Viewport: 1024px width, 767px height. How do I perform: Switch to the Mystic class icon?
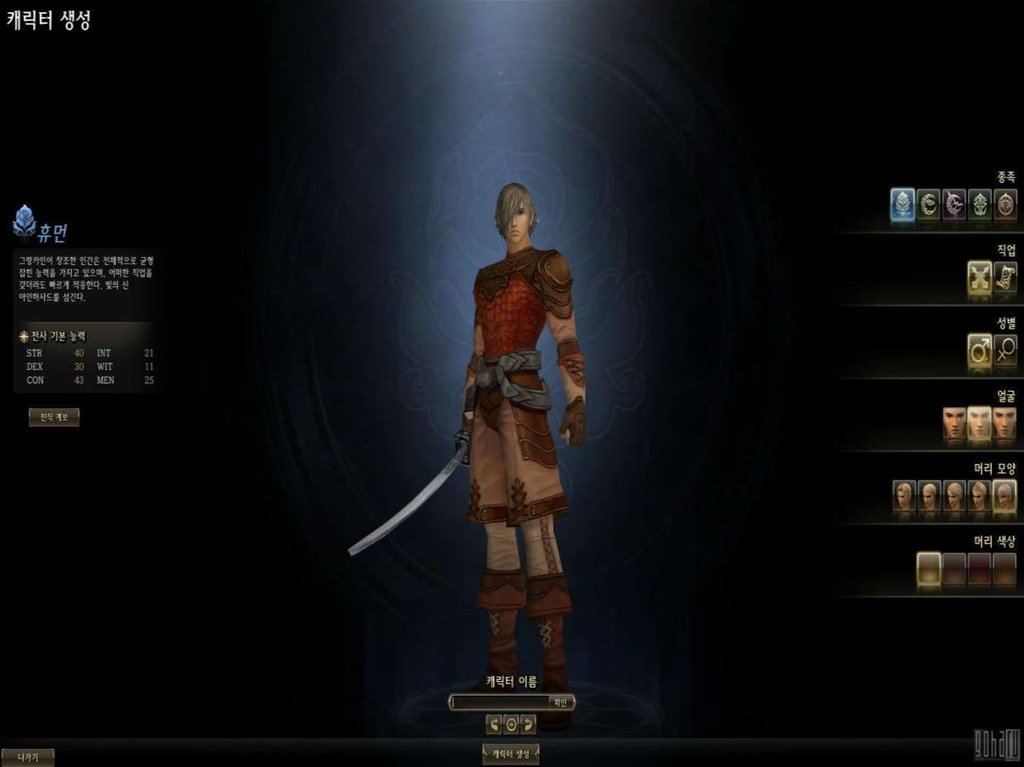click(x=1005, y=277)
